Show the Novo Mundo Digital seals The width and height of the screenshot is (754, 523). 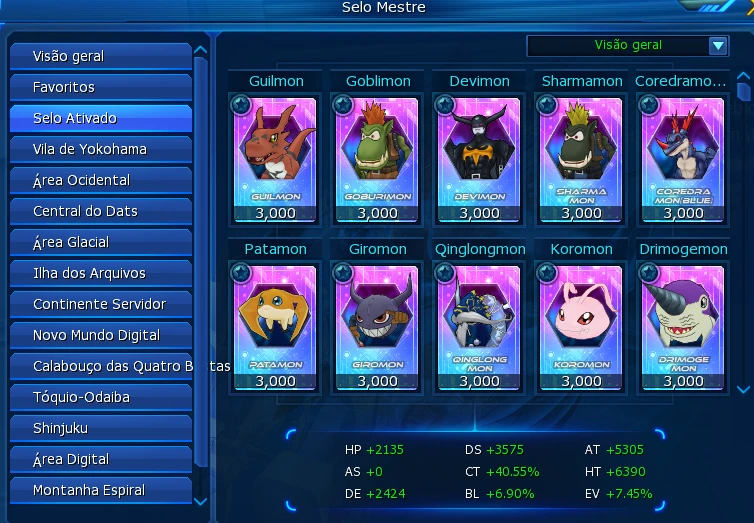point(100,335)
